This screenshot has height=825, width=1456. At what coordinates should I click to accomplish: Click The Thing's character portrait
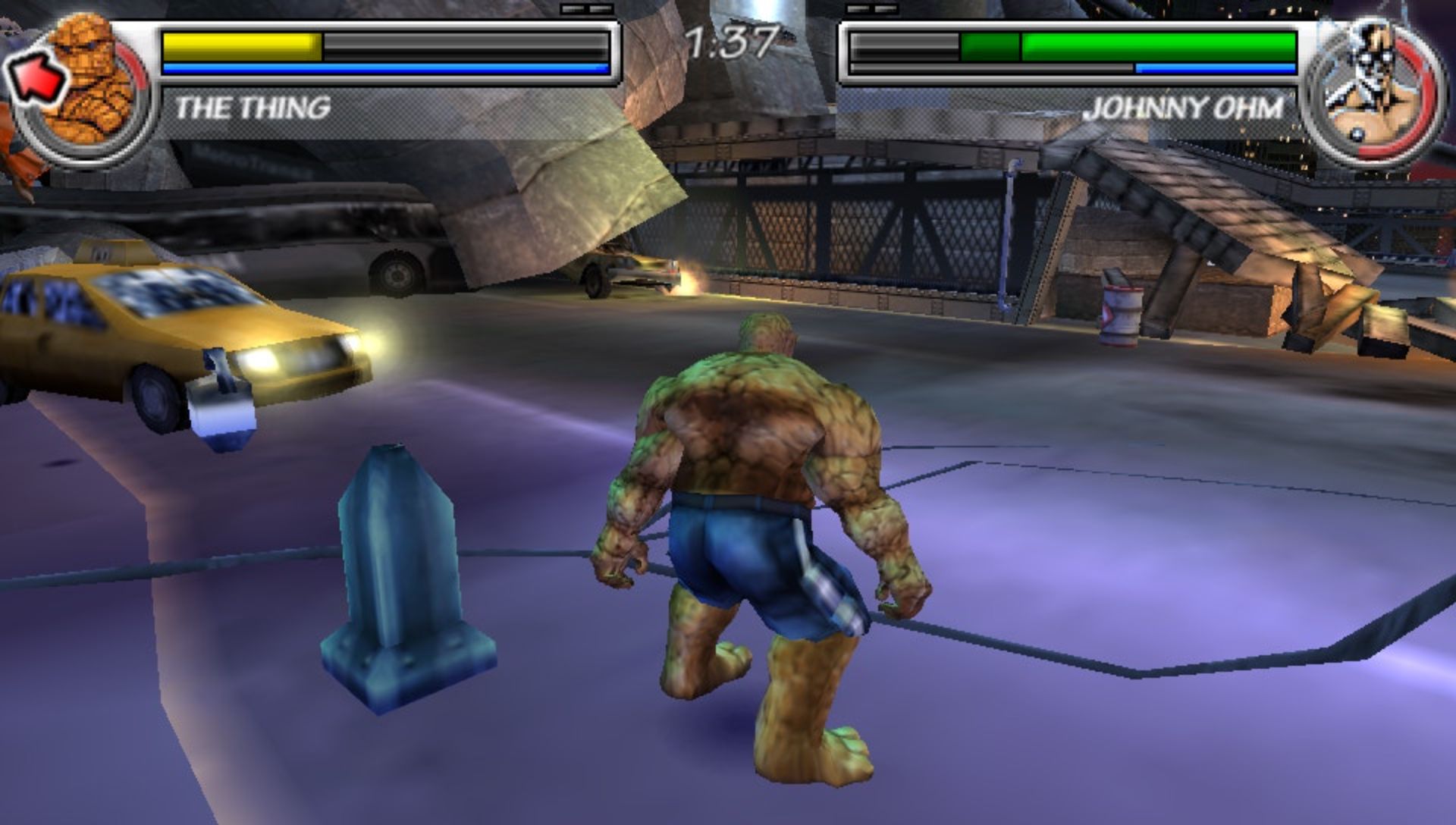coord(85,87)
